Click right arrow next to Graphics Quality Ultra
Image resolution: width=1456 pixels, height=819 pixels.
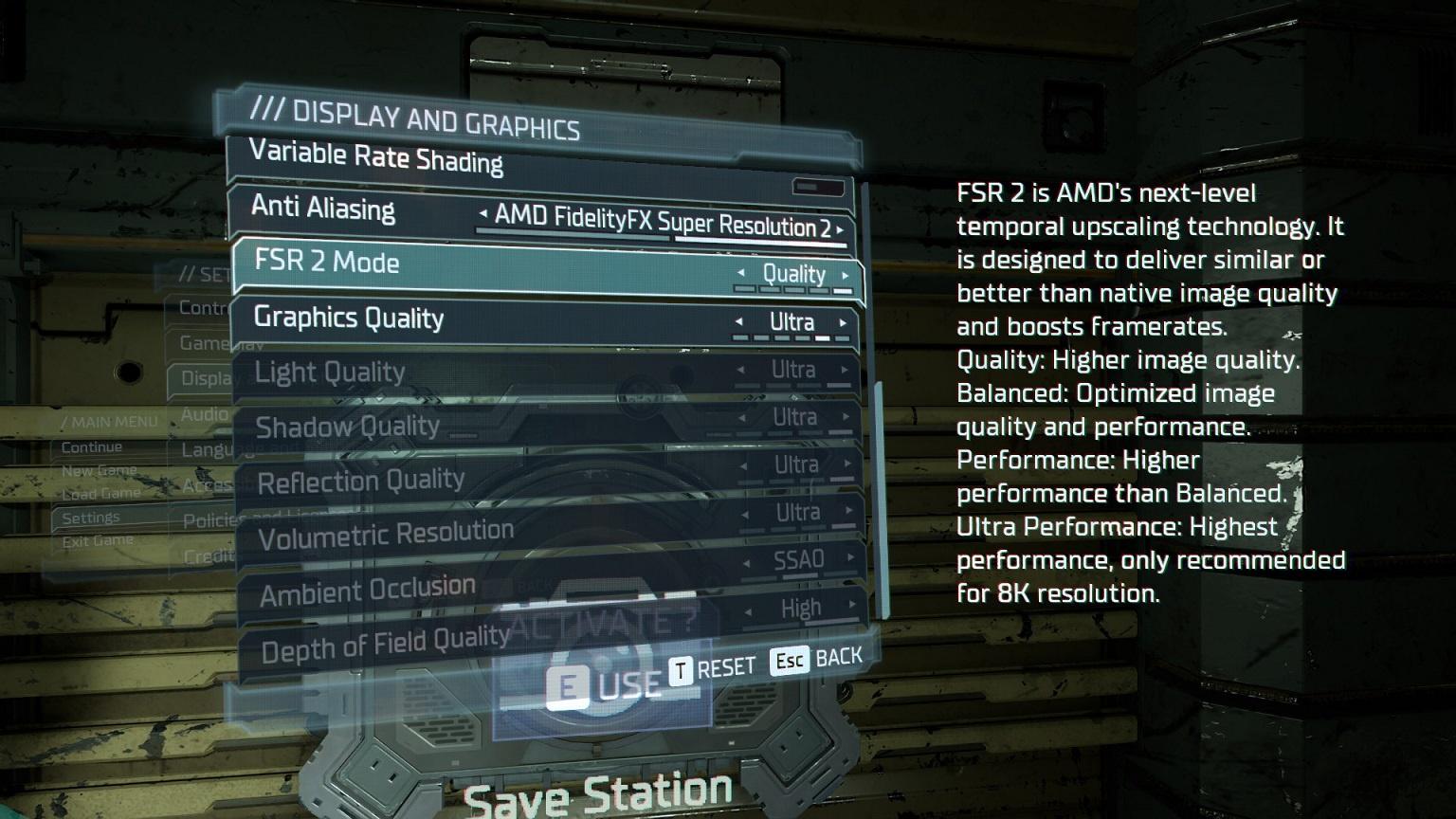[843, 323]
